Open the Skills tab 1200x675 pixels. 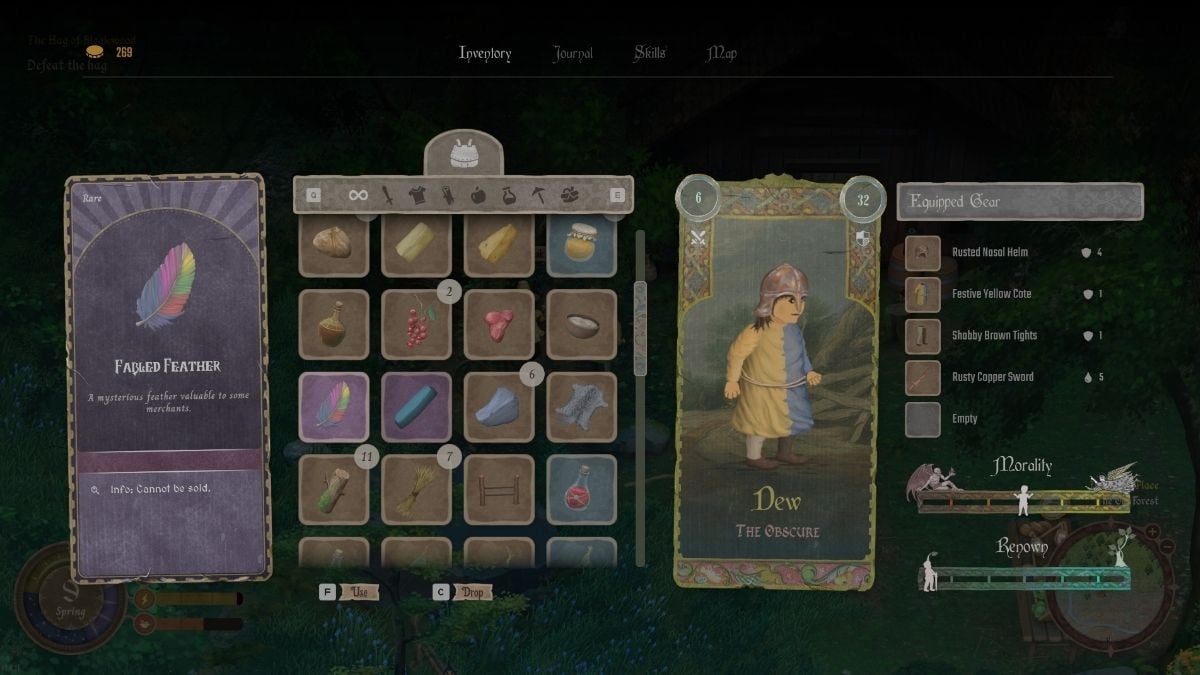tap(650, 54)
